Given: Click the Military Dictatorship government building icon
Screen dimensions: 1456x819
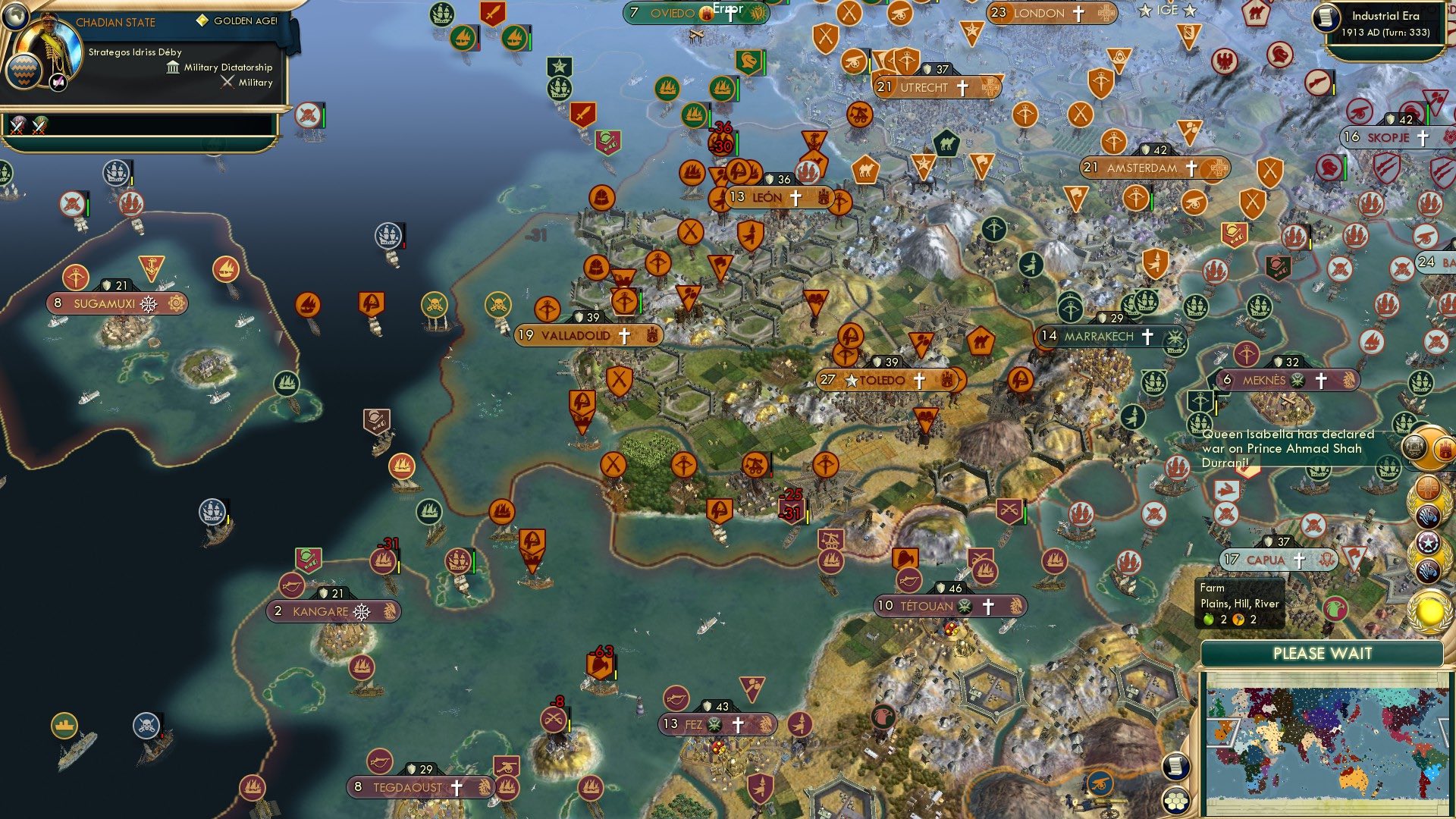Looking at the screenshot, I should (x=174, y=68).
